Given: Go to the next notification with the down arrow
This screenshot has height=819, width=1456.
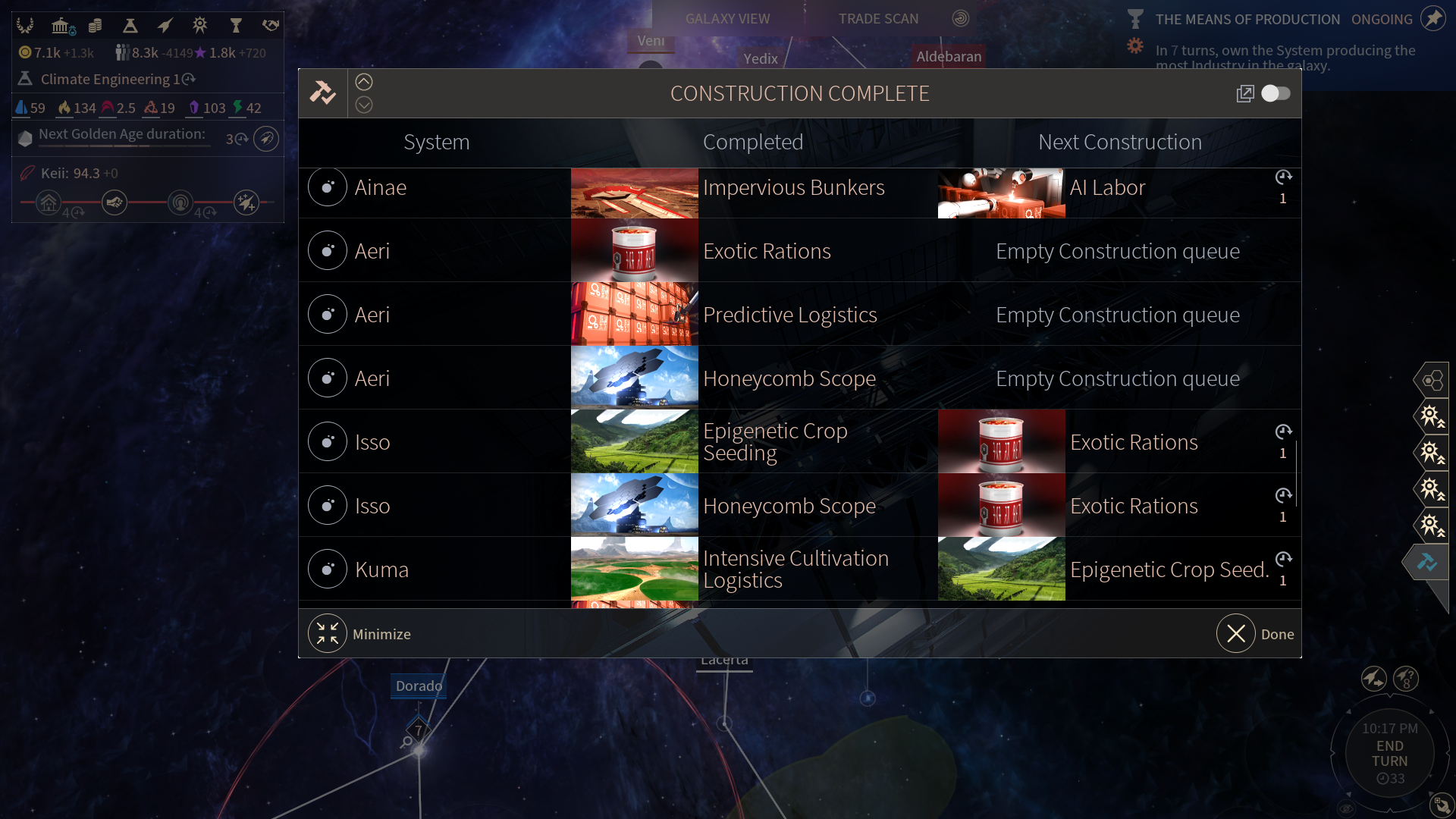Looking at the screenshot, I should pyautogui.click(x=364, y=105).
